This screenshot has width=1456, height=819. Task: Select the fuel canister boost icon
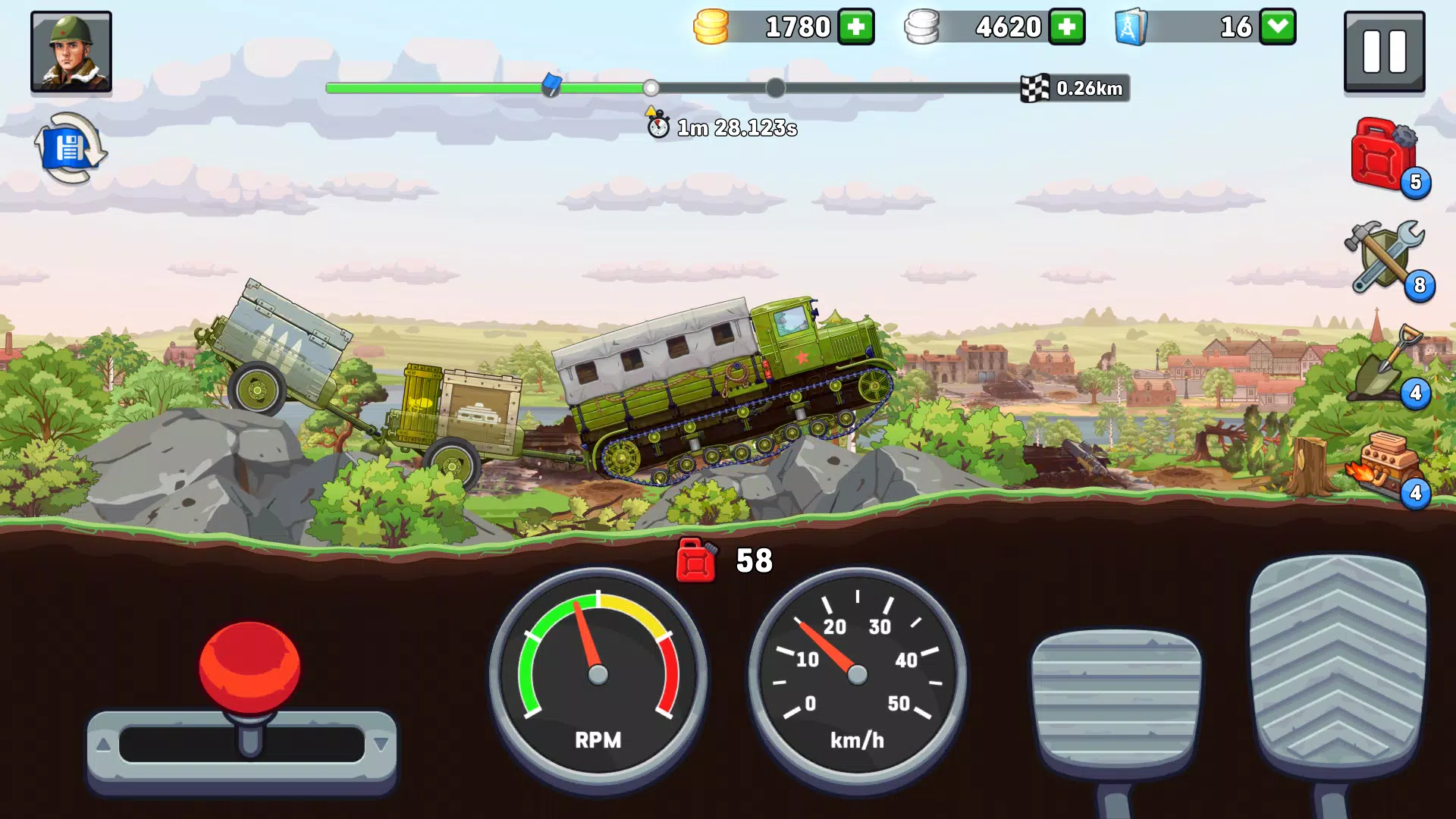coord(1383,158)
